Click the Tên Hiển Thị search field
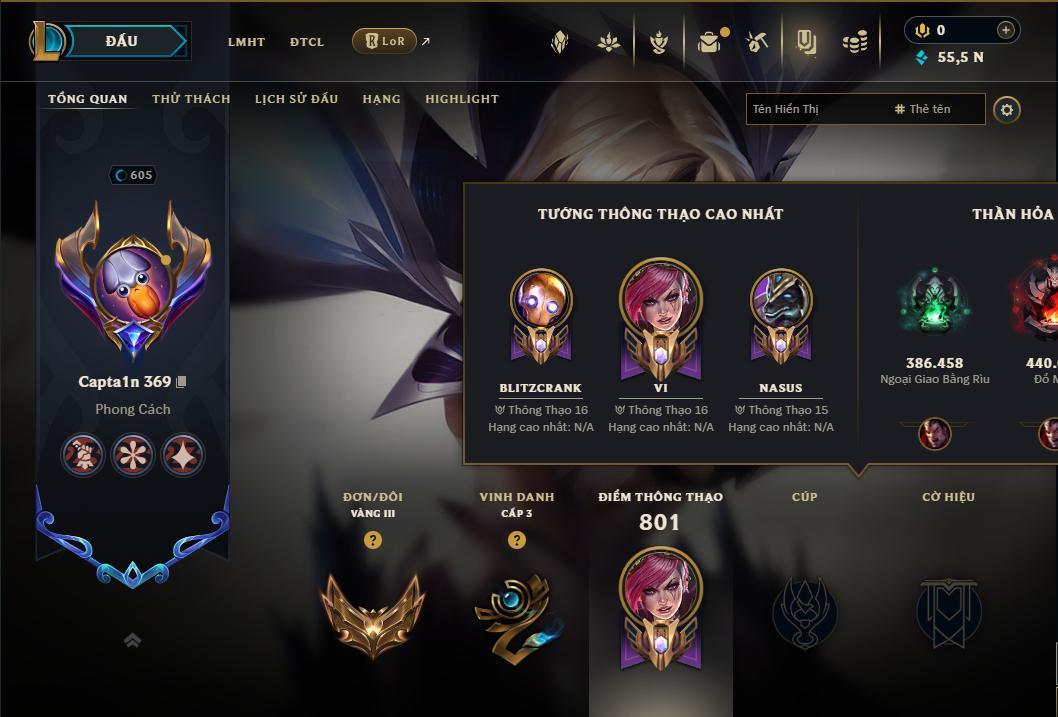This screenshot has width=1058, height=717. point(815,109)
